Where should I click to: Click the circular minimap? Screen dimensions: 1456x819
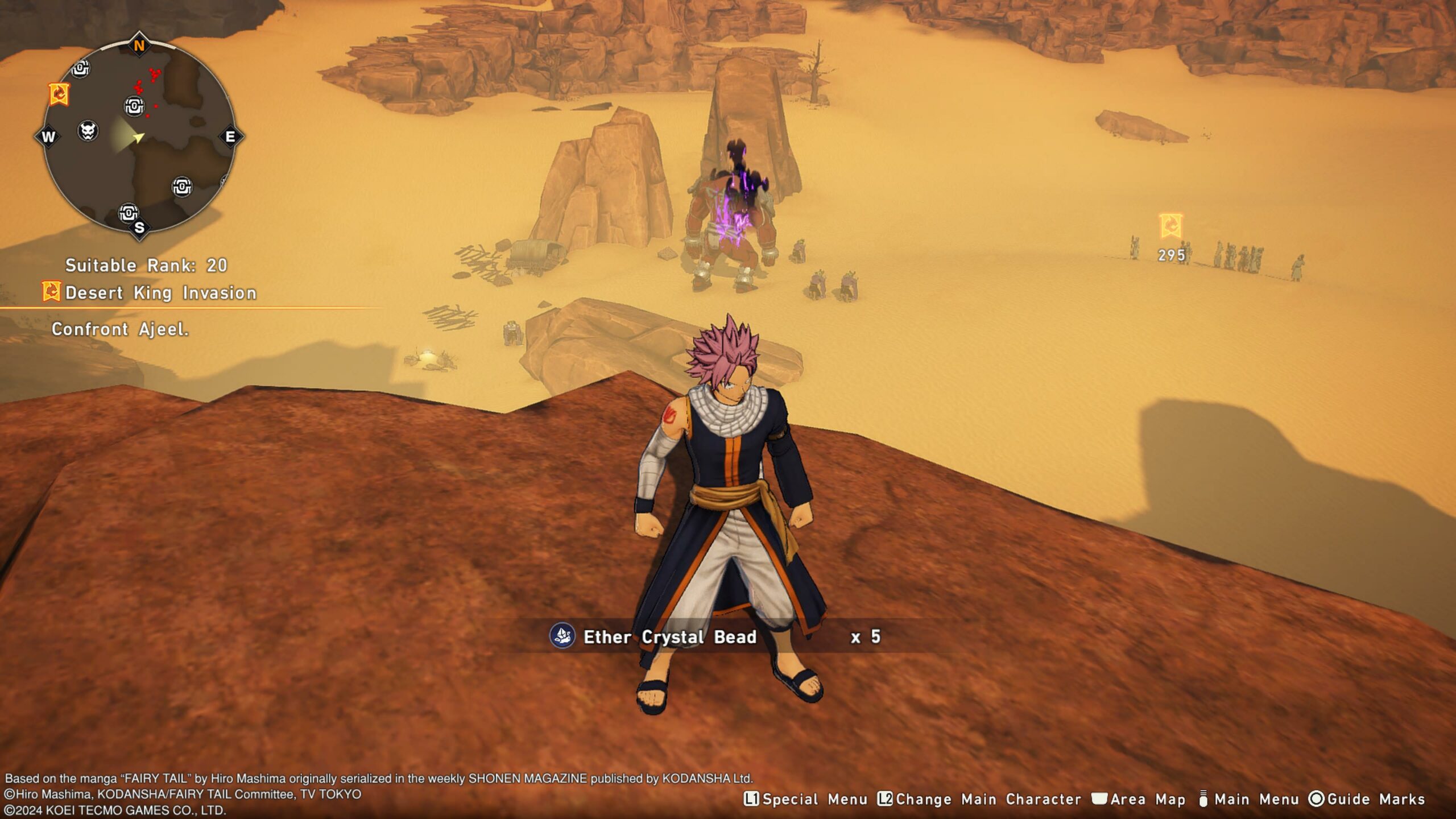coord(139,136)
